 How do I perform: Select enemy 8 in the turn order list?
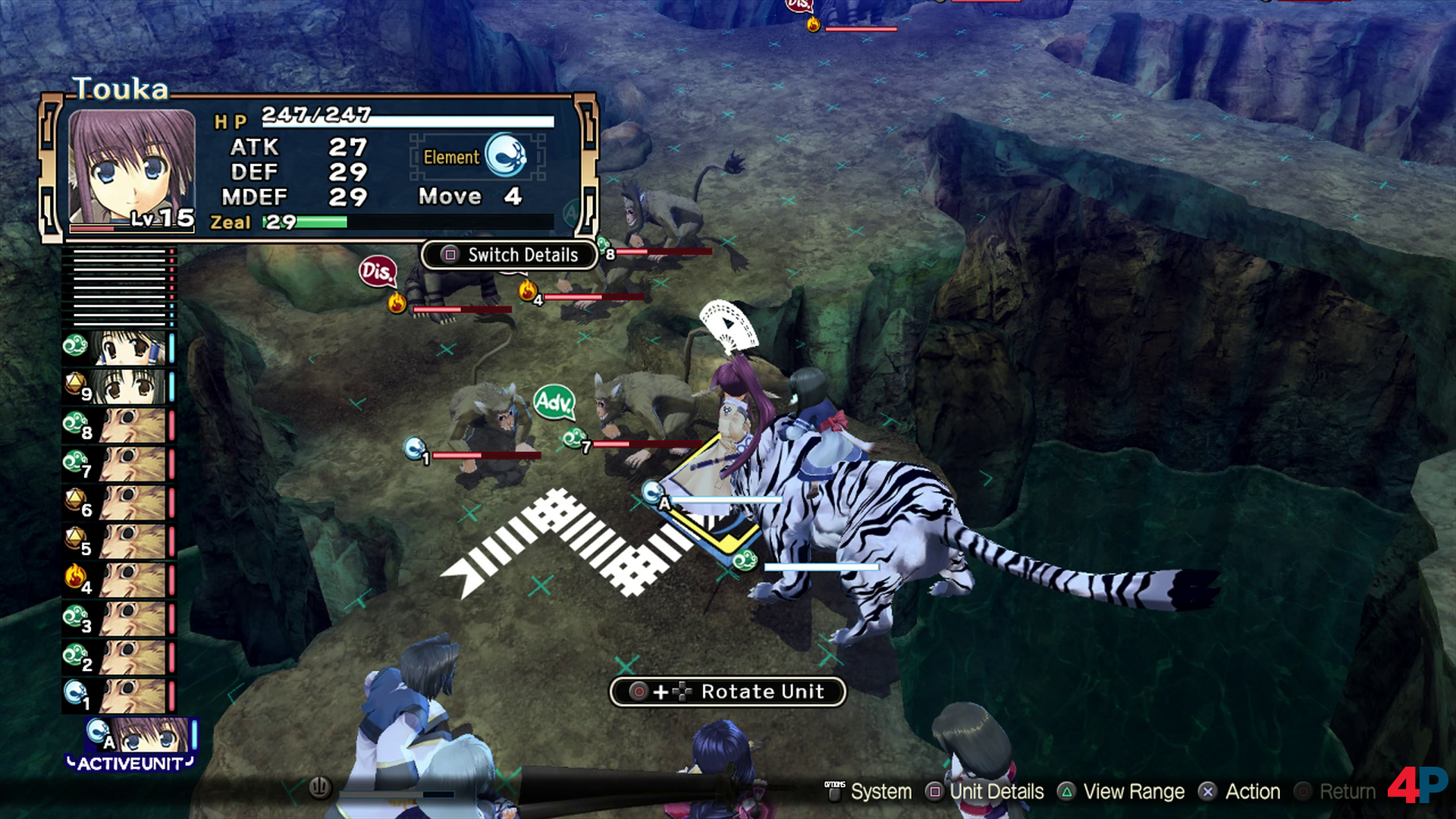tap(133, 425)
